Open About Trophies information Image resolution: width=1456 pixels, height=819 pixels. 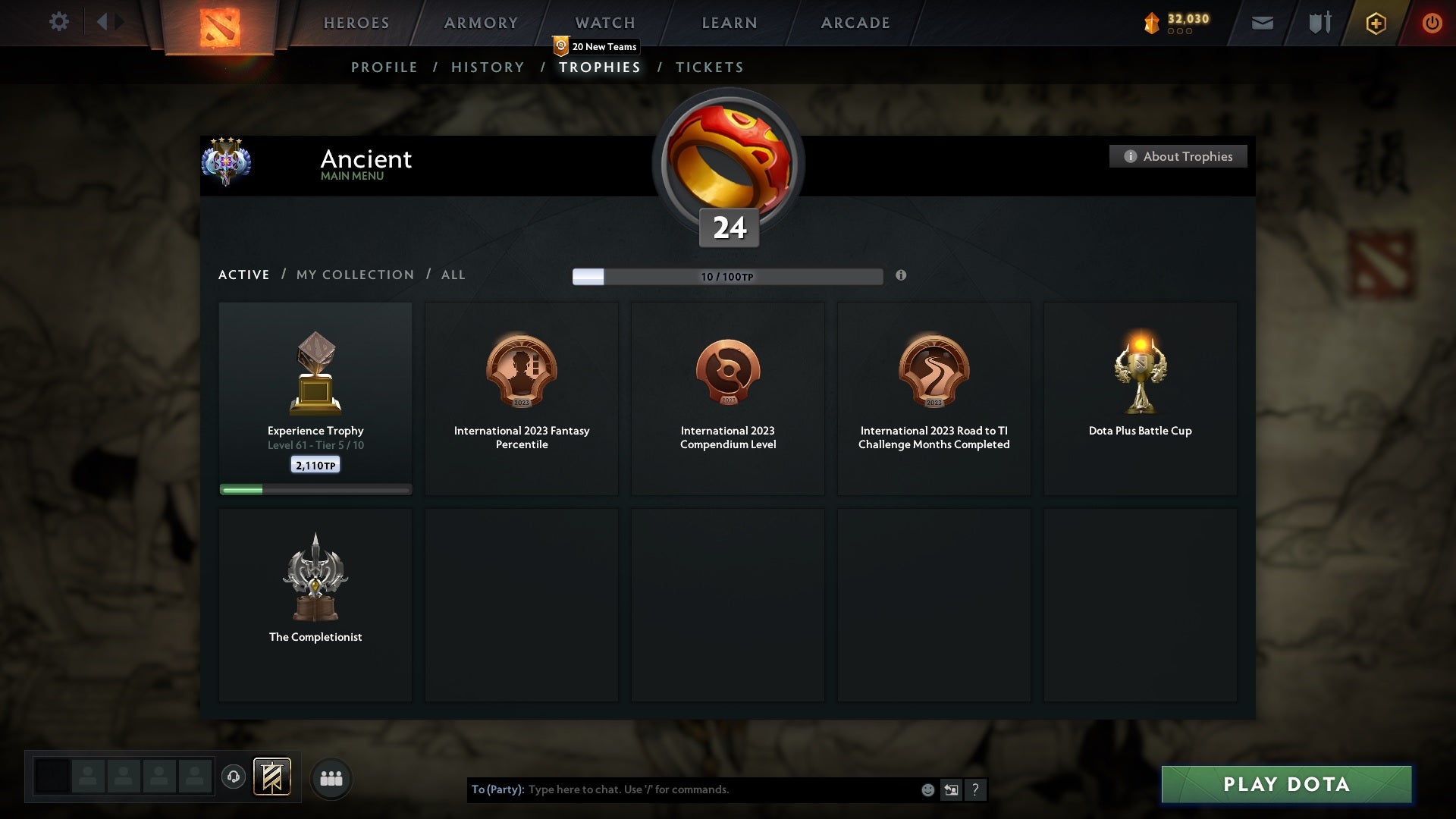click(x=1178, y=156)
